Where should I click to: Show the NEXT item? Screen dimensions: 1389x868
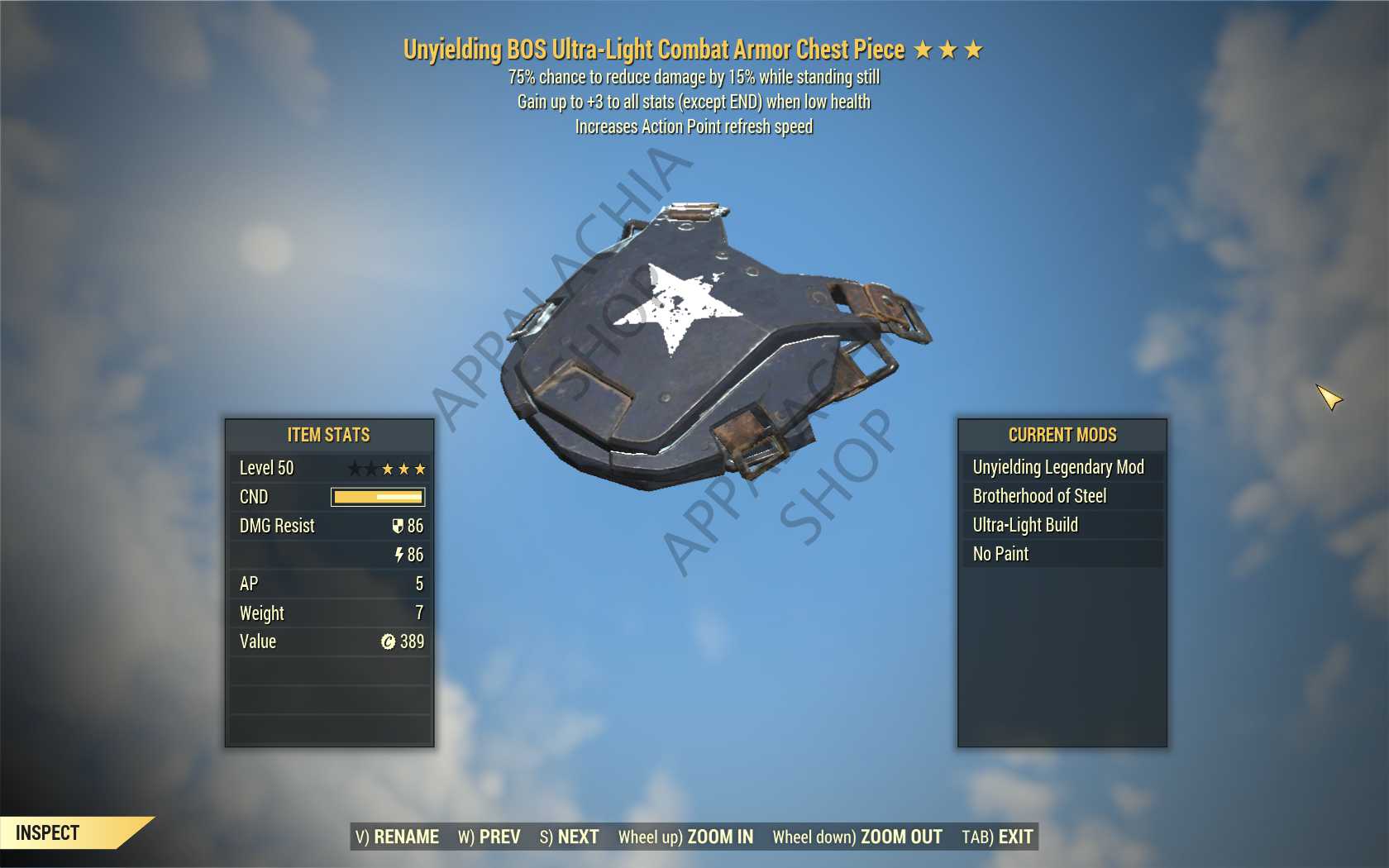pos(569,837)
